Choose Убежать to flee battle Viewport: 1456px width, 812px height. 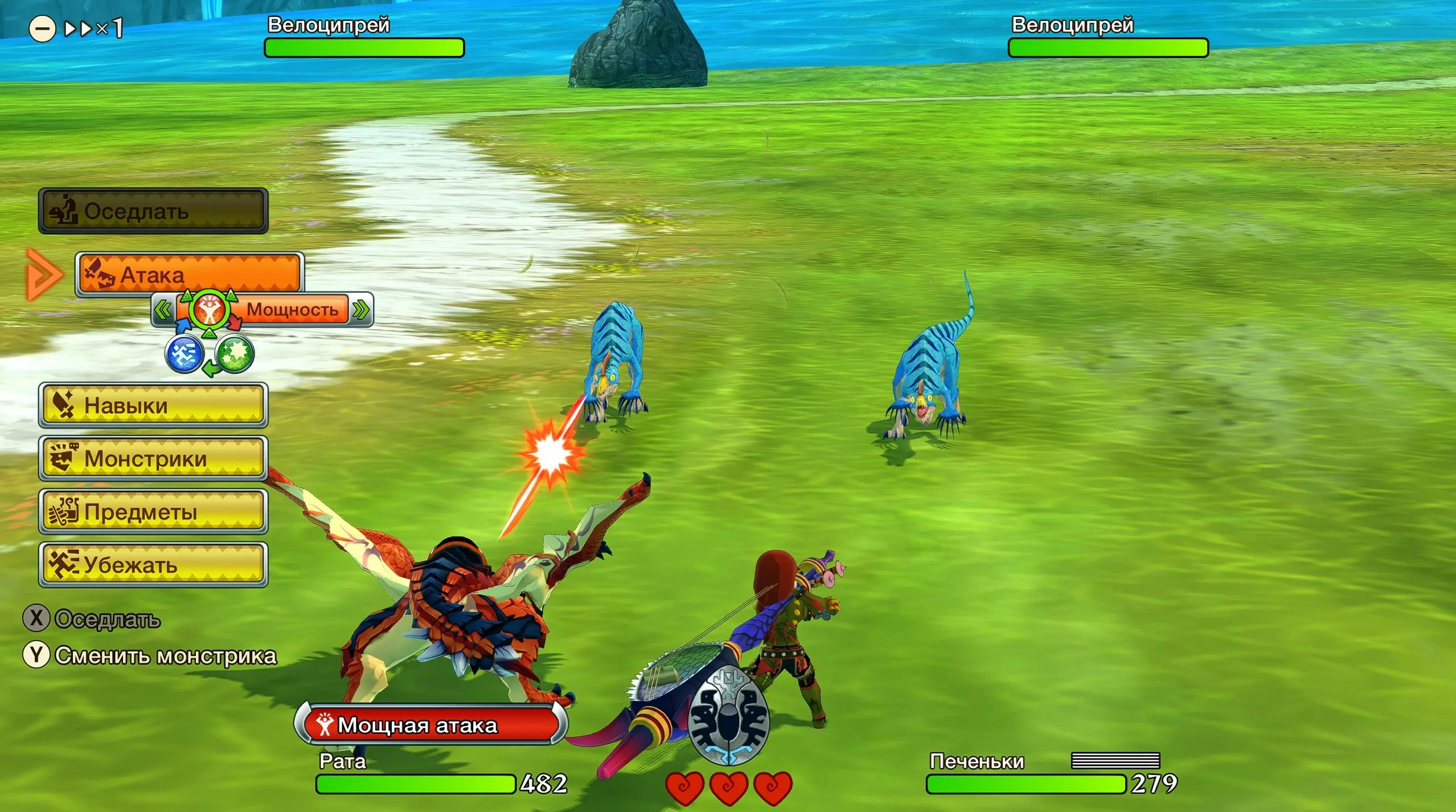pyautogui.click(x=153, y=564)
